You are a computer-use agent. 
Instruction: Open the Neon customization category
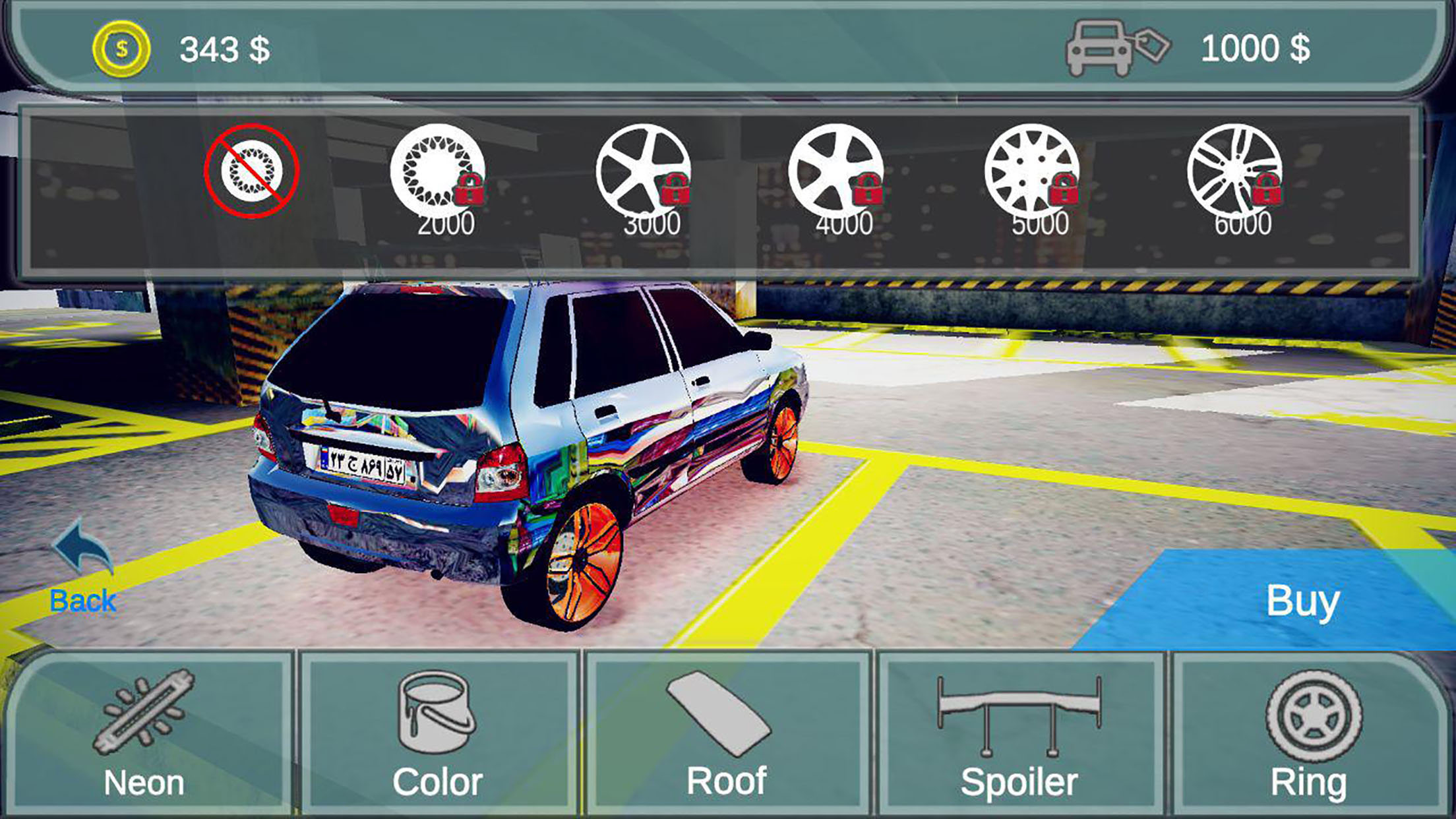[145, 733]
